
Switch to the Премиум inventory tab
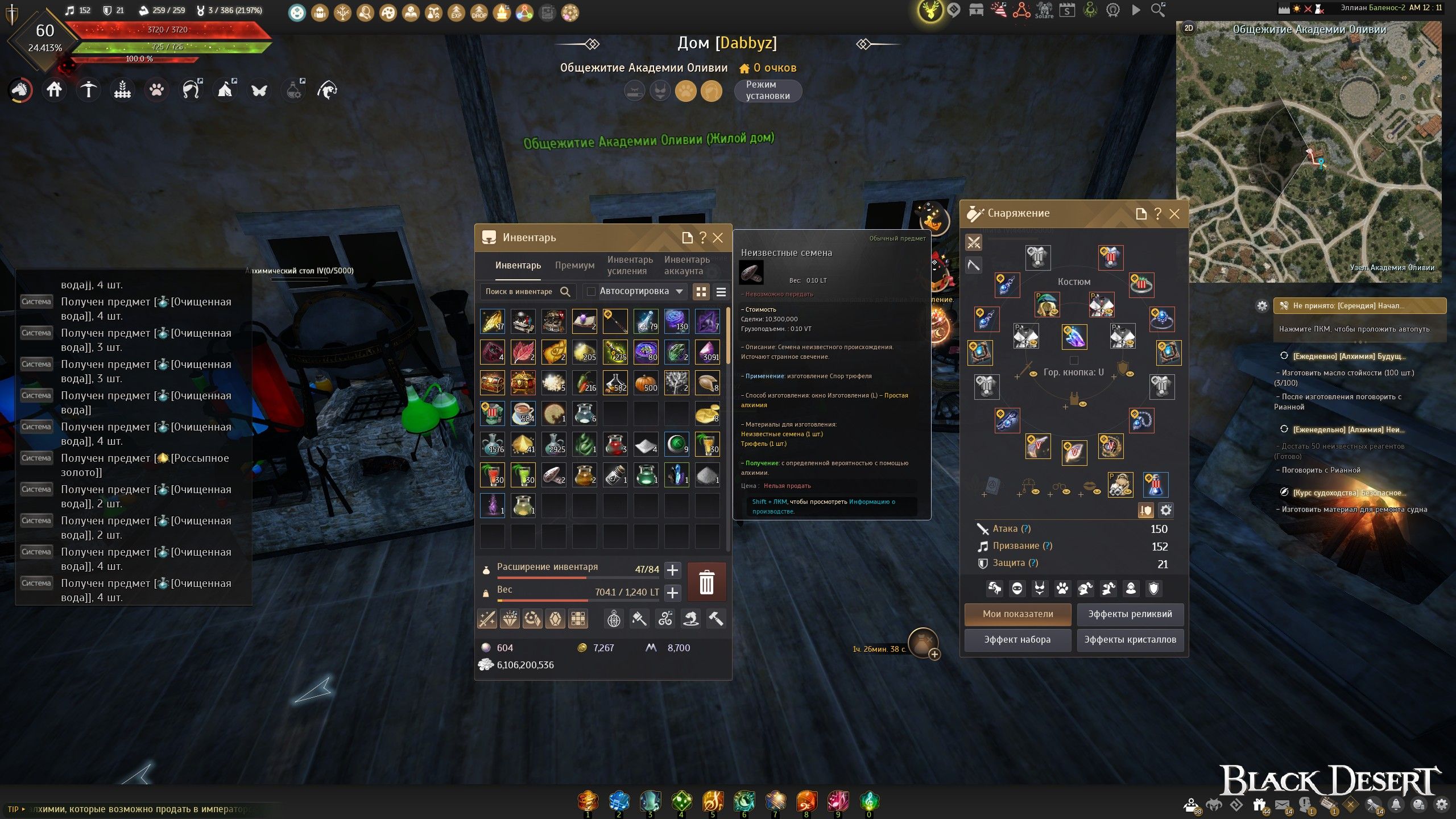coord(574,266)
